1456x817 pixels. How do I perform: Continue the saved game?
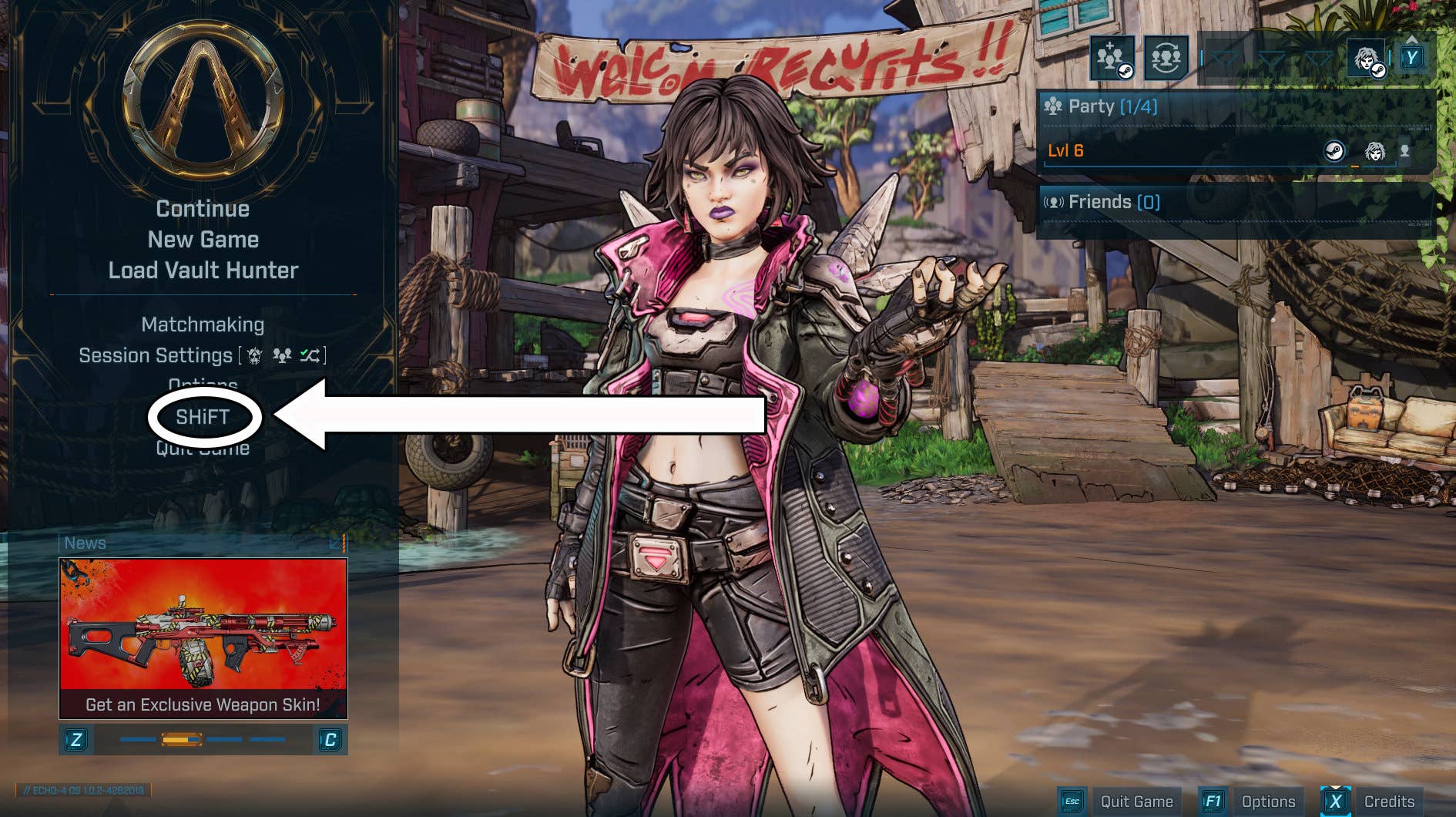[x=203, y=209]
